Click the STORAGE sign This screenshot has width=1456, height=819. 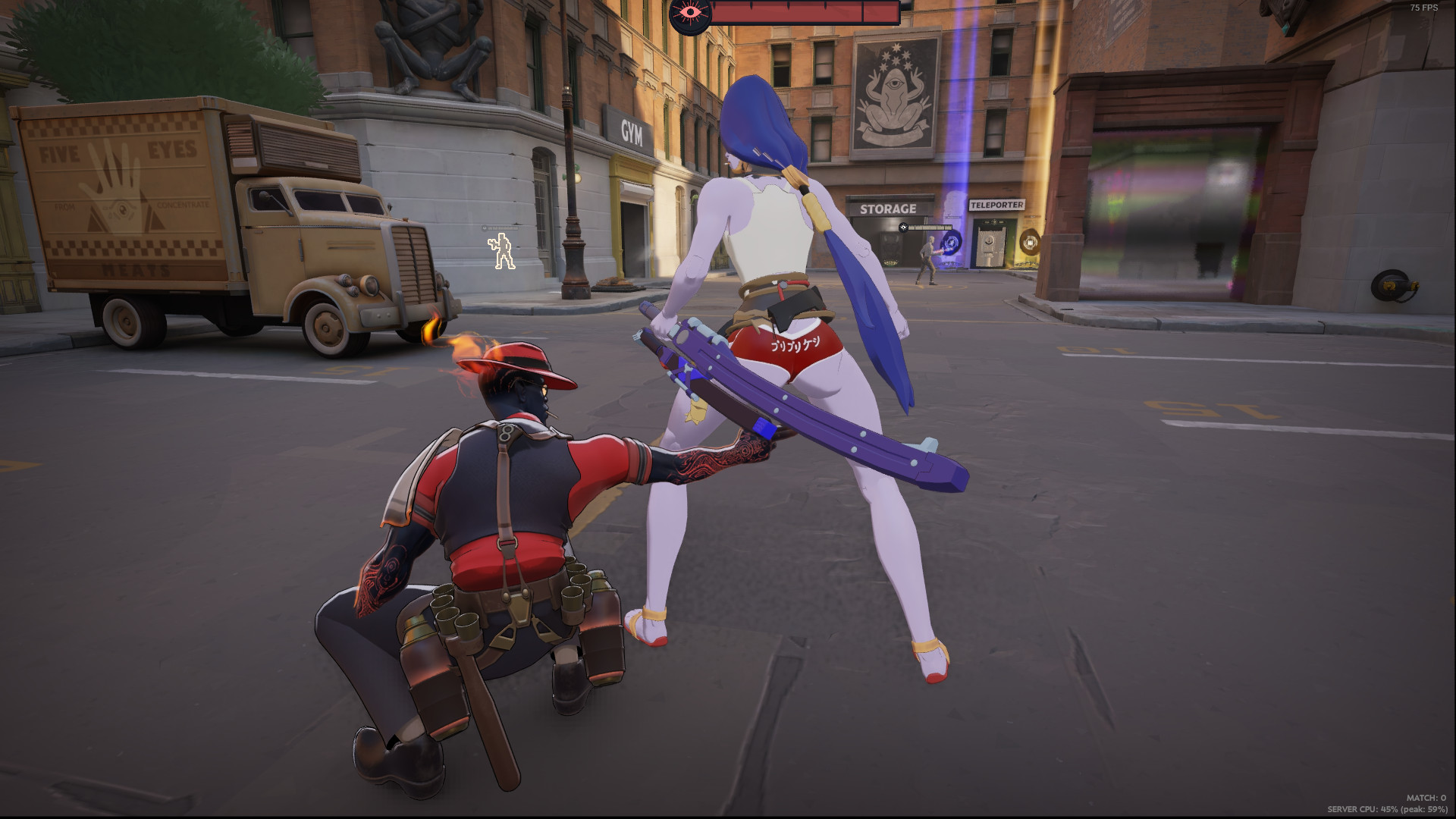[889, 207]
